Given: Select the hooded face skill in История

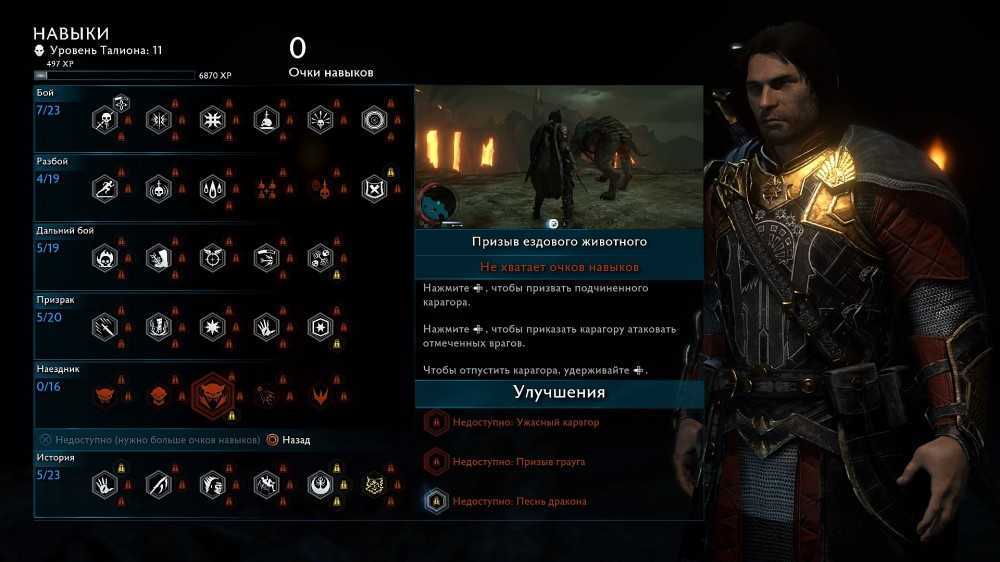Looking at the screenshot, I should [x=212, y=486].
